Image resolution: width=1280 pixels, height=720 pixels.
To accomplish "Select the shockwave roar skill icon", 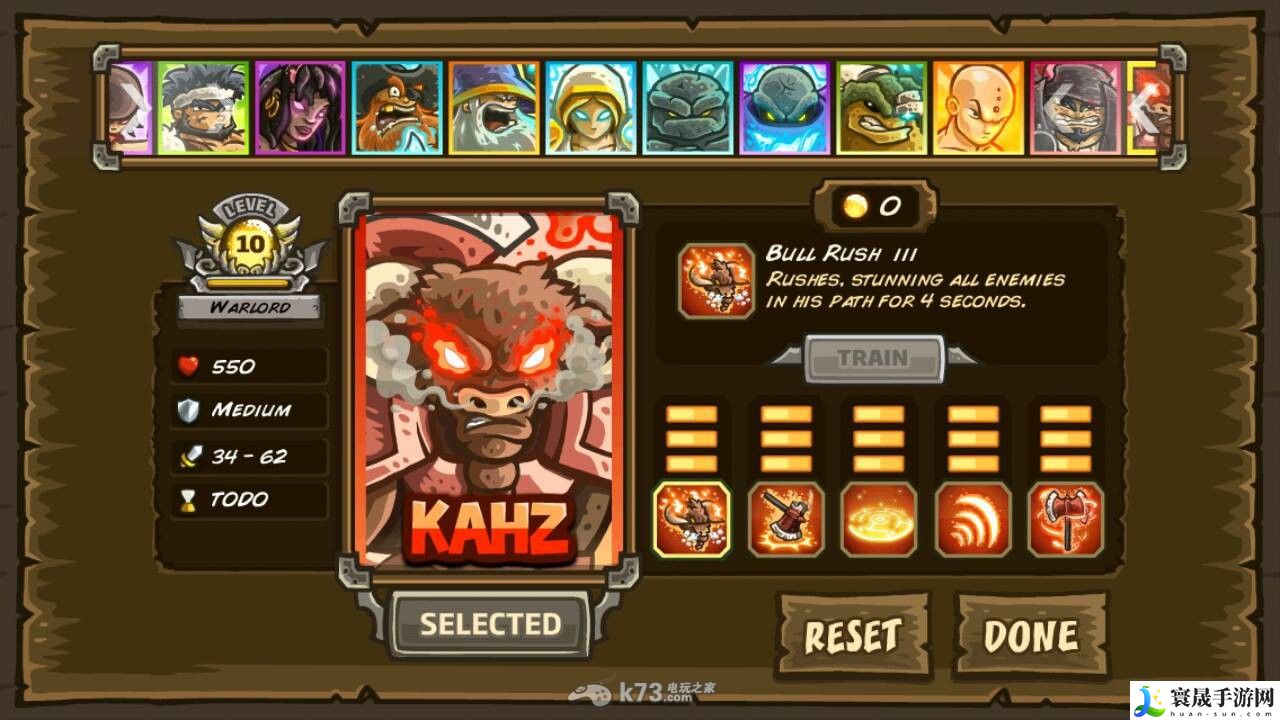I will click(973, 519).
